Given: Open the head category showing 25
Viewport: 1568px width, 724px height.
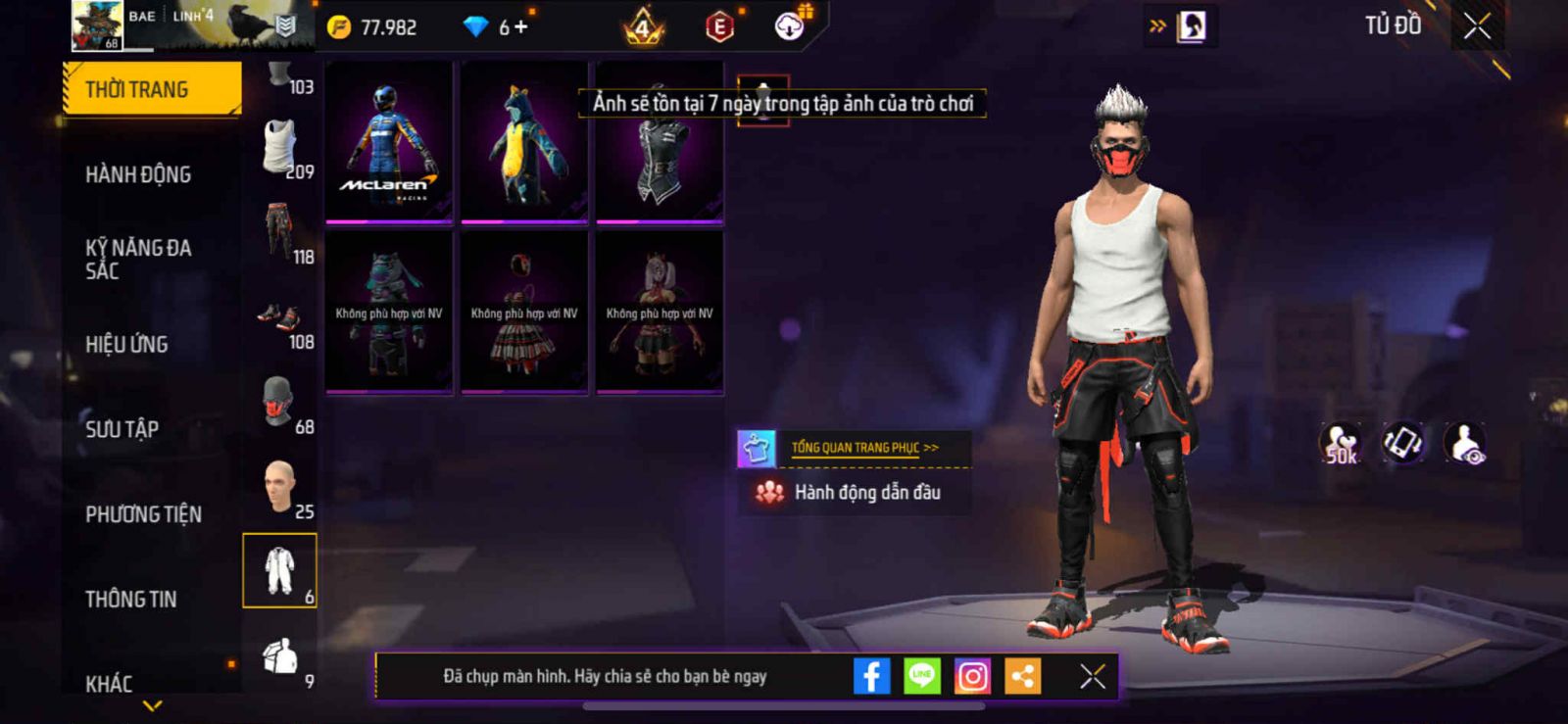Looking at the screenshot, I should (x=281, y=488).
